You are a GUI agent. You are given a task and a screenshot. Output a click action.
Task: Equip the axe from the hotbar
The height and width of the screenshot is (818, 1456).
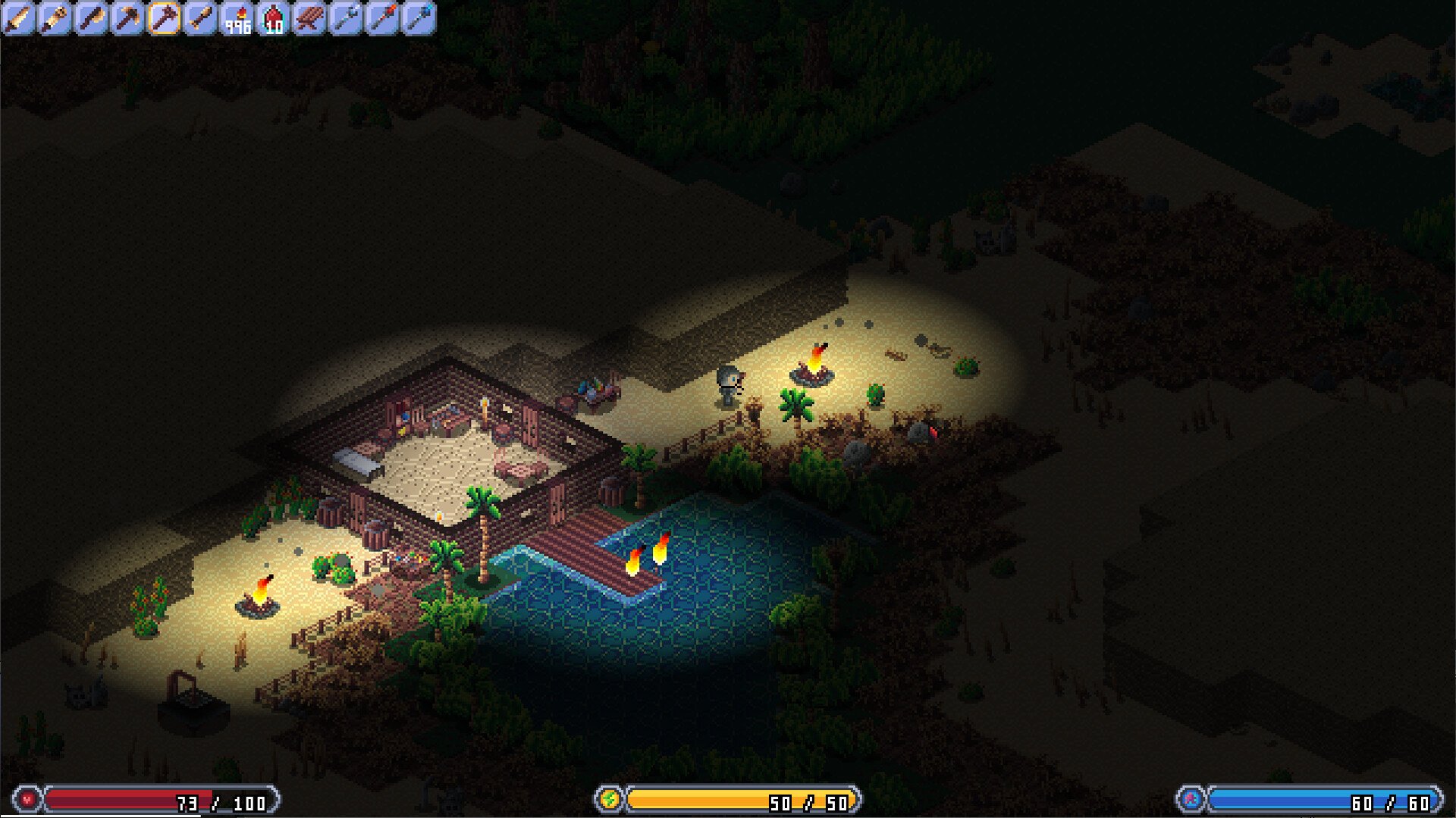pyautogui.click(x=91, y=18)
